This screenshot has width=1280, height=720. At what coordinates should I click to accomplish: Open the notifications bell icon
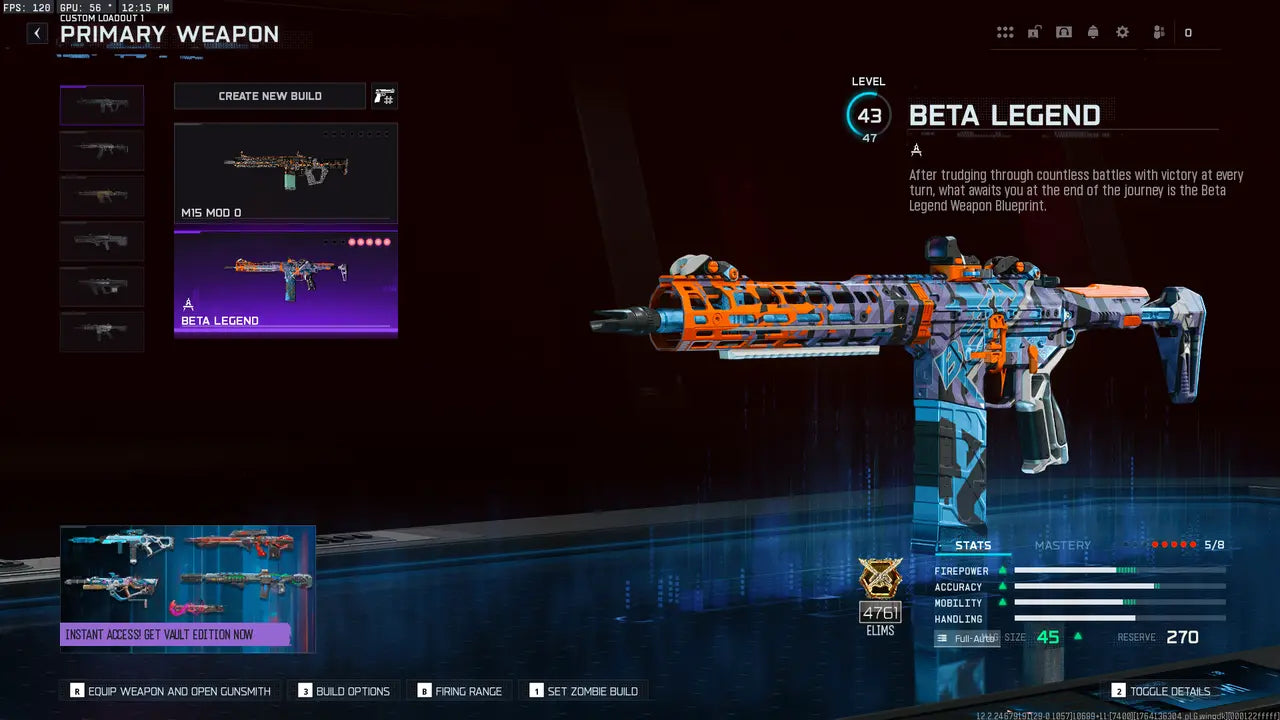(x=1092, y=31)
